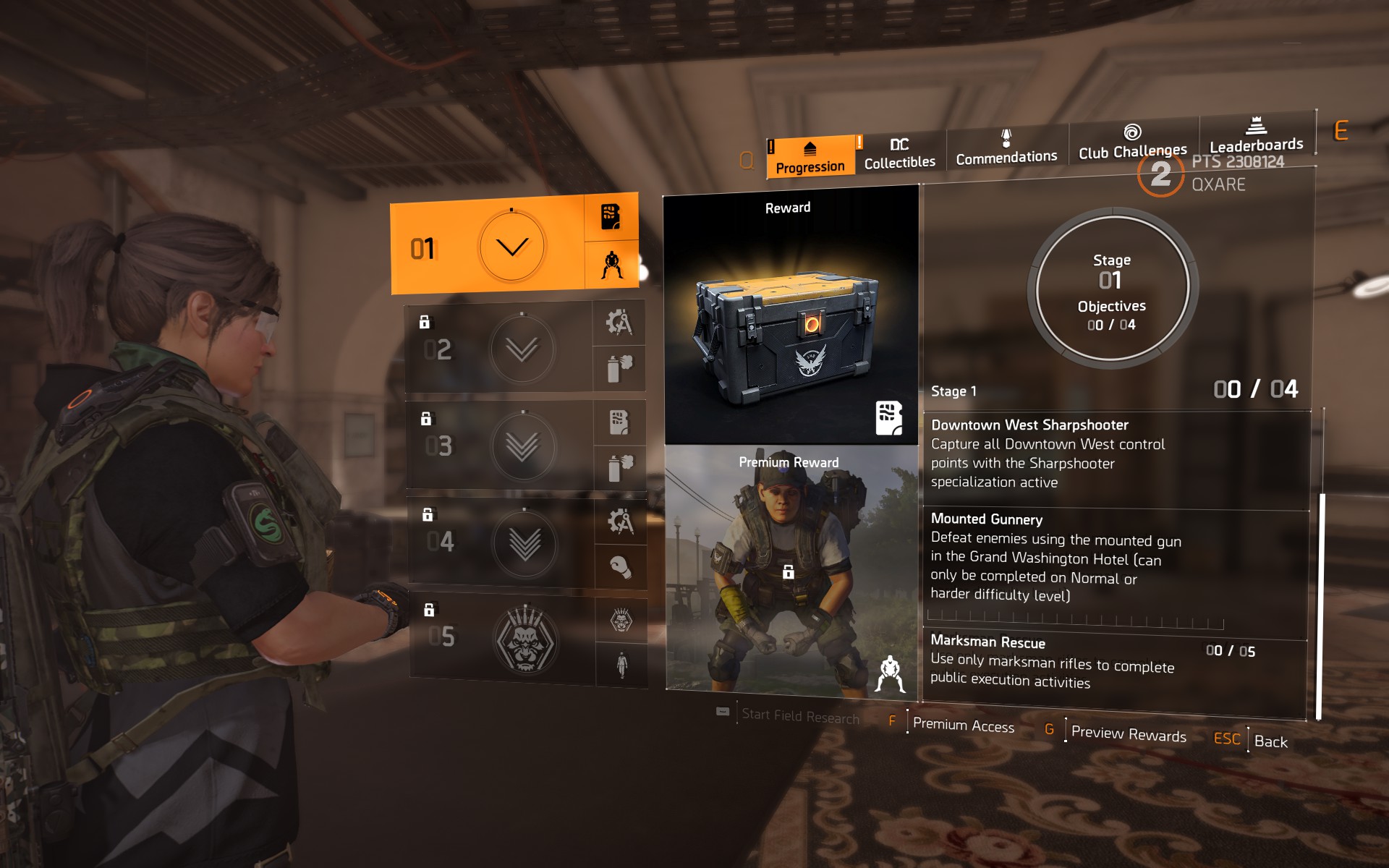The image size is (1389, 868).
Task: Start Field Research
Action: tap(799, 715)
